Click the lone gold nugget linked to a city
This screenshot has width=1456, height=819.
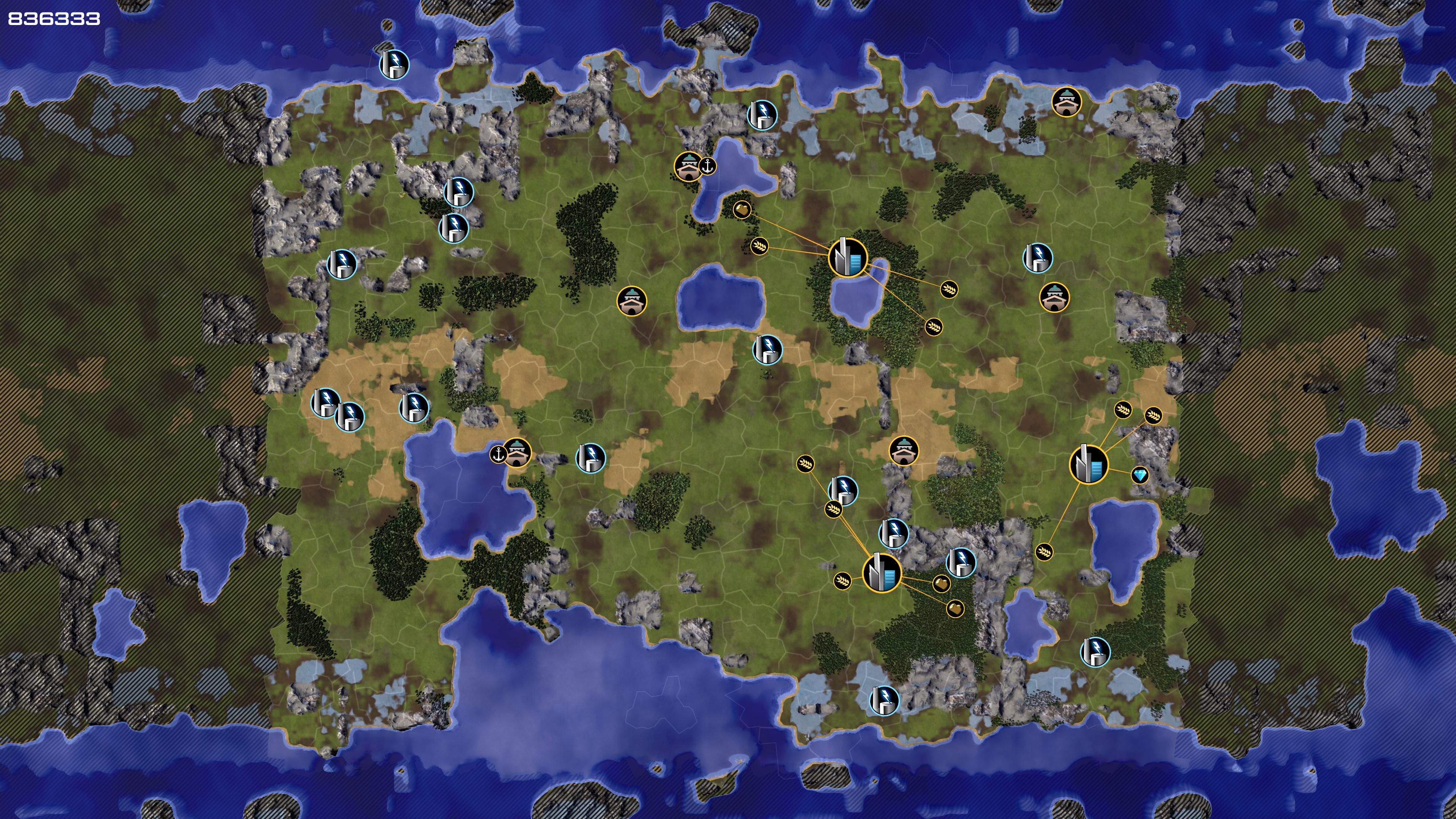pos(742,210)
